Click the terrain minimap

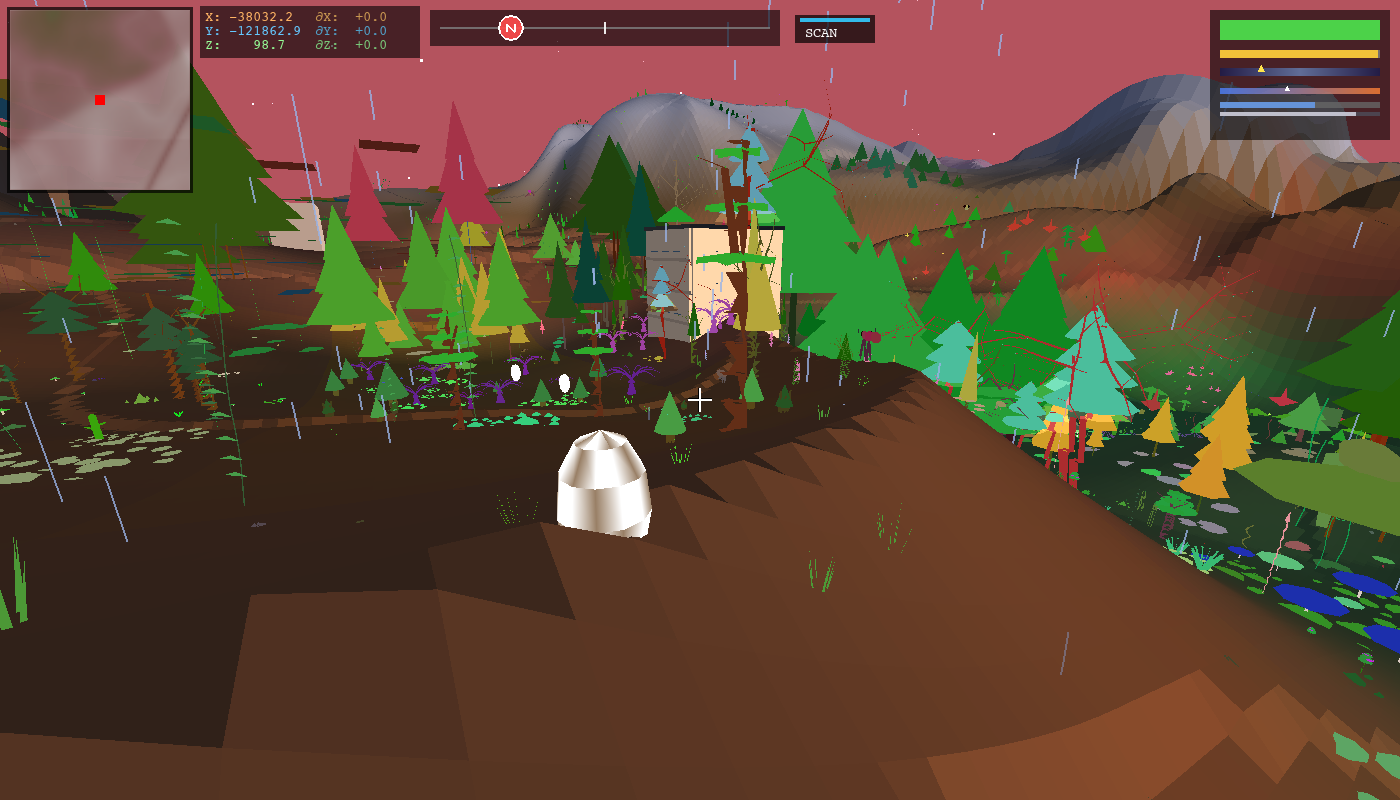click(x=100, y=100)
